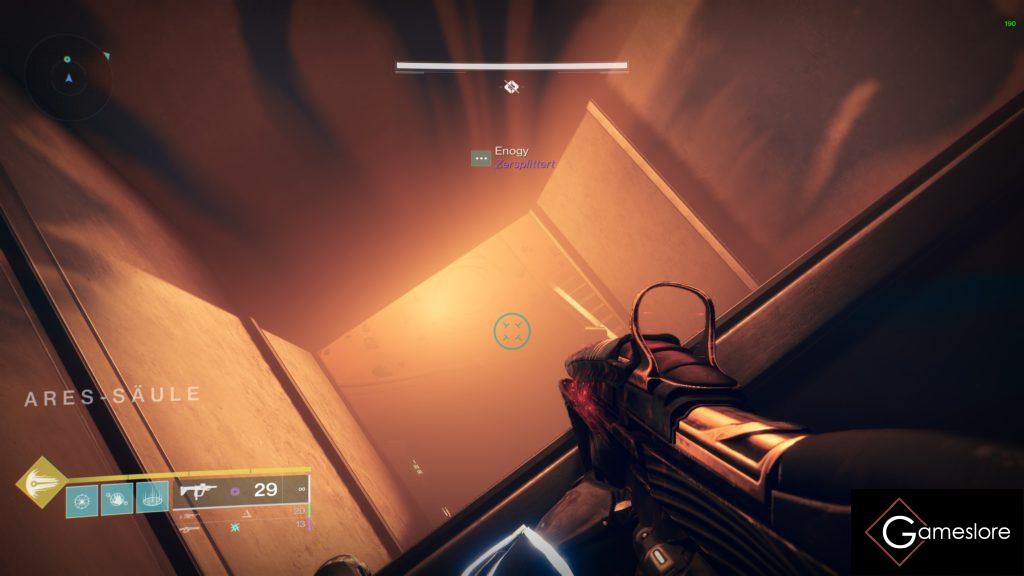This screenshot has width=1024, height=576.
Task: Trigger the melee ability icon with flames
Action: [x=117, y=497]
